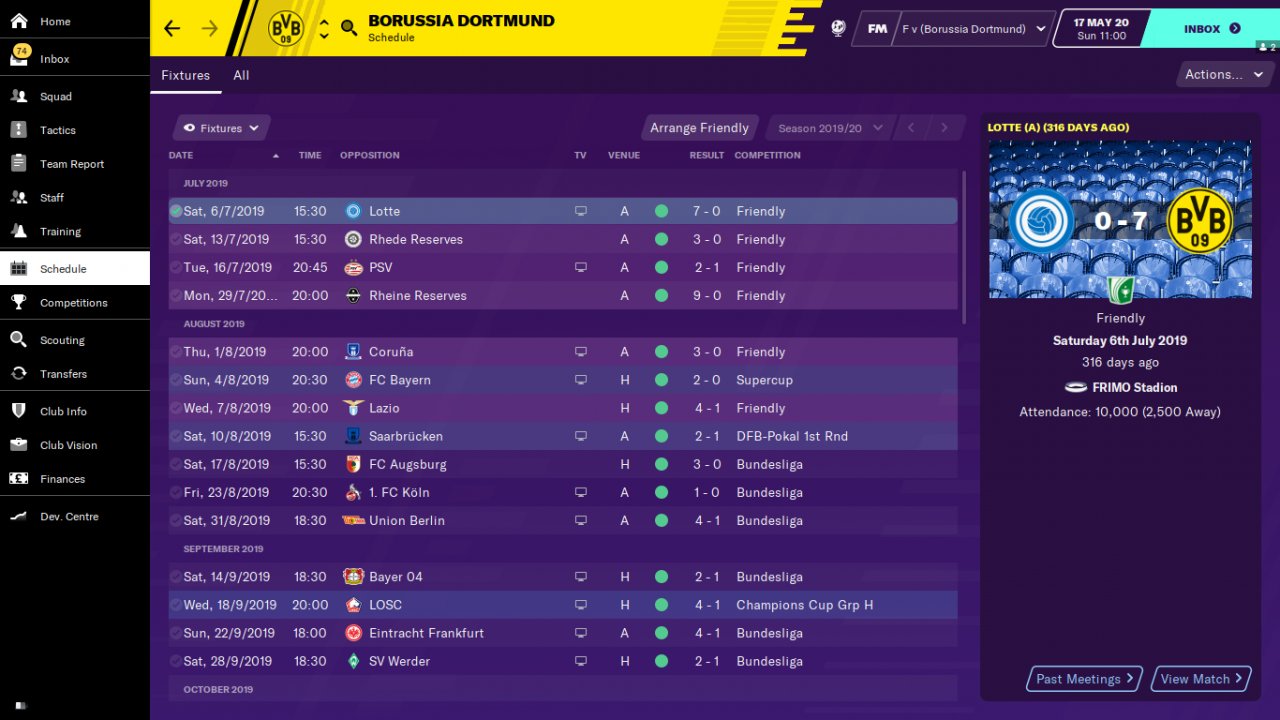View the Finances section
This screenshot has height=720, width=1280.
[x=62, y=479]
